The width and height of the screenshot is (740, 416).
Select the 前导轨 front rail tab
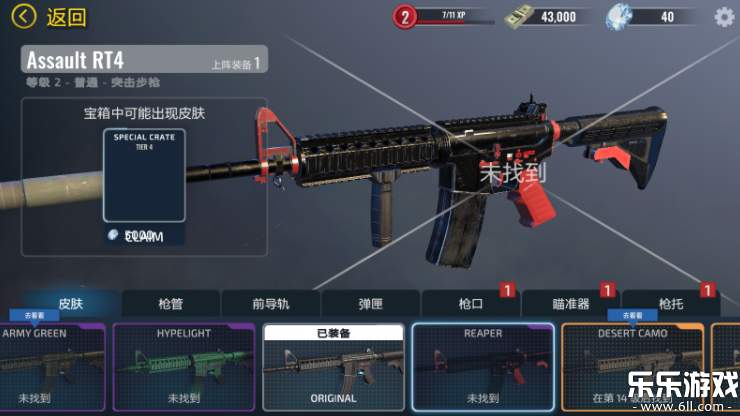(270, 303)
